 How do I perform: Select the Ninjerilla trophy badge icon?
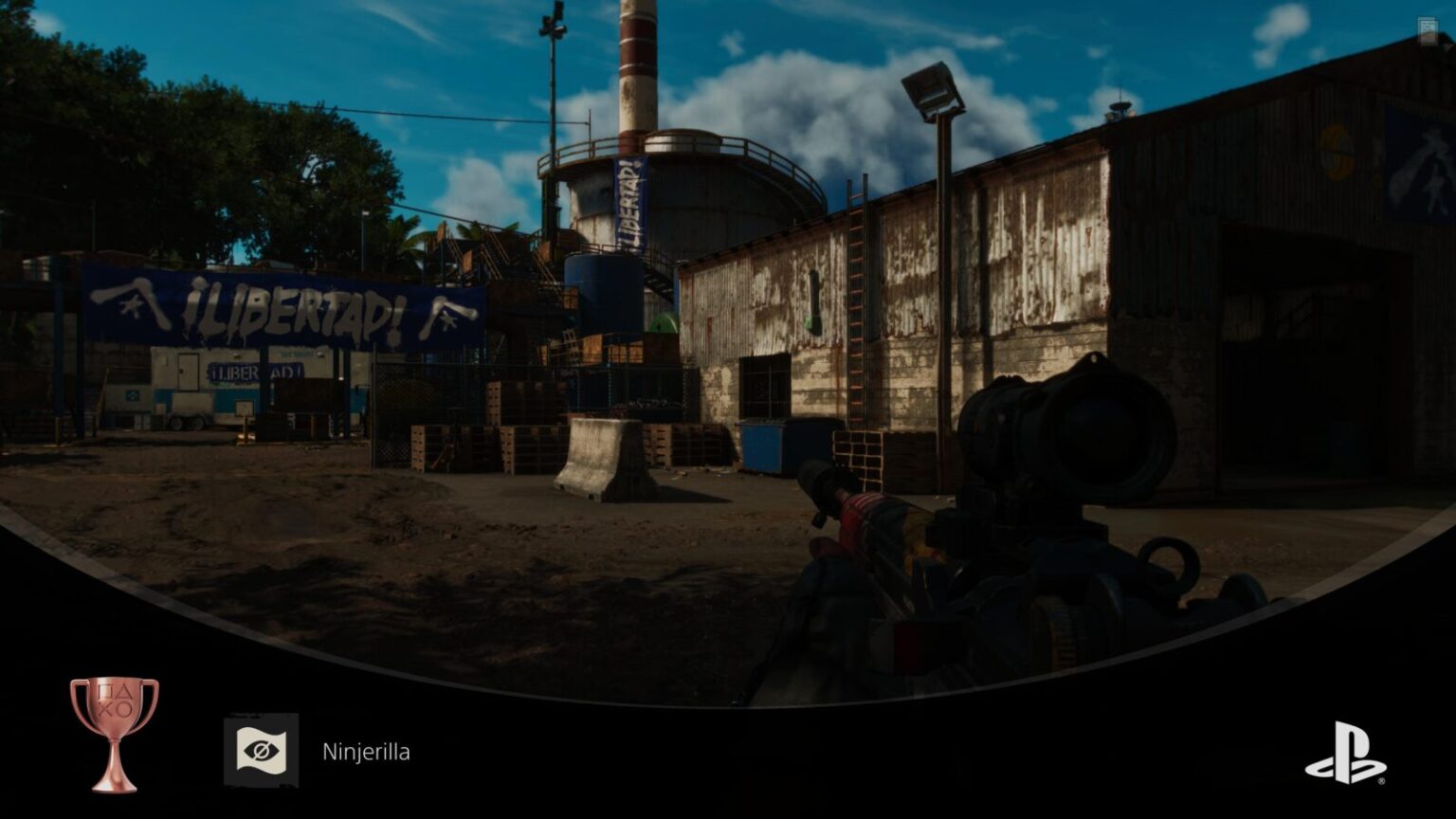tap(261, 751)
